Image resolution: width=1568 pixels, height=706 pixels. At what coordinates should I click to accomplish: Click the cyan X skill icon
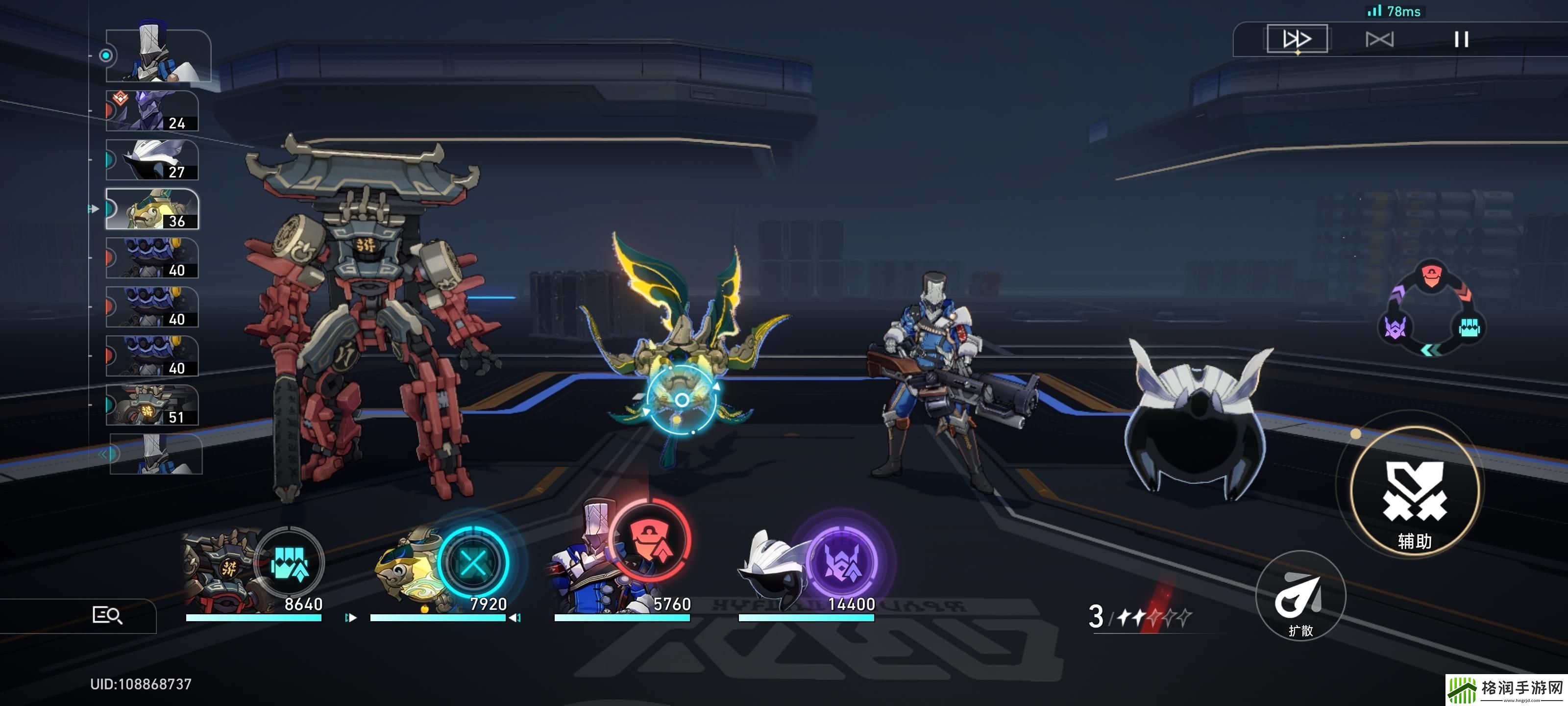point(473,562)
